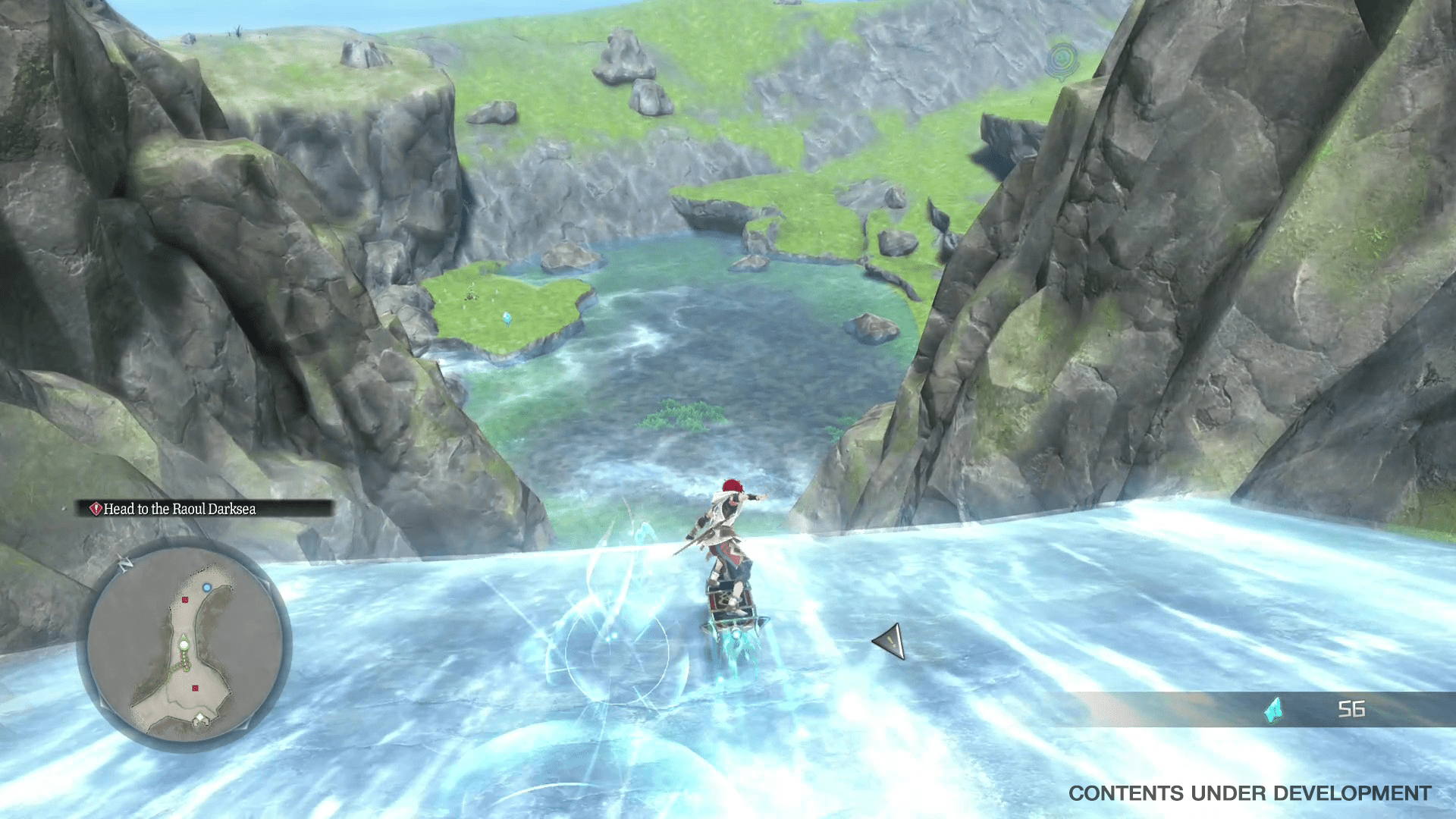
Task: Select the white diamond marker on the minimap
Action: (x=200, y=718)
